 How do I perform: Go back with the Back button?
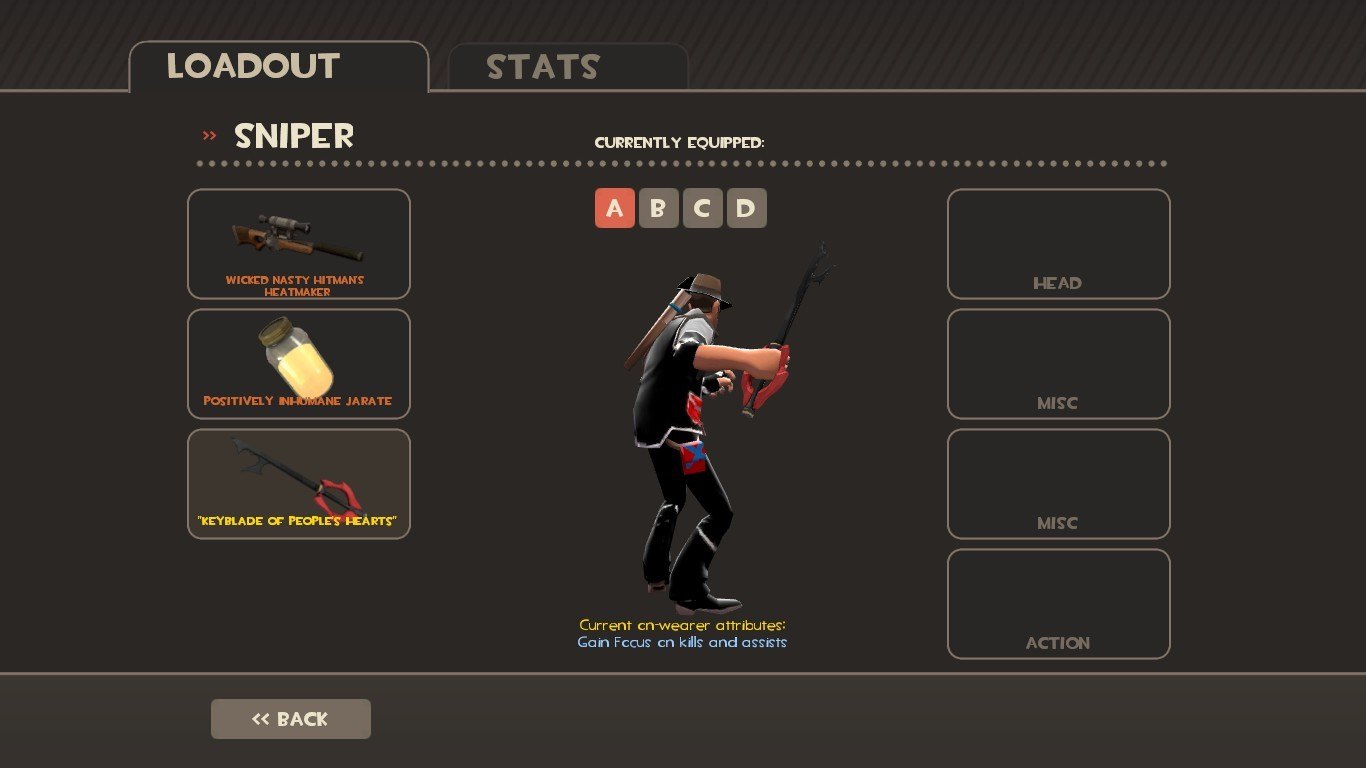(x=291, y=719)
